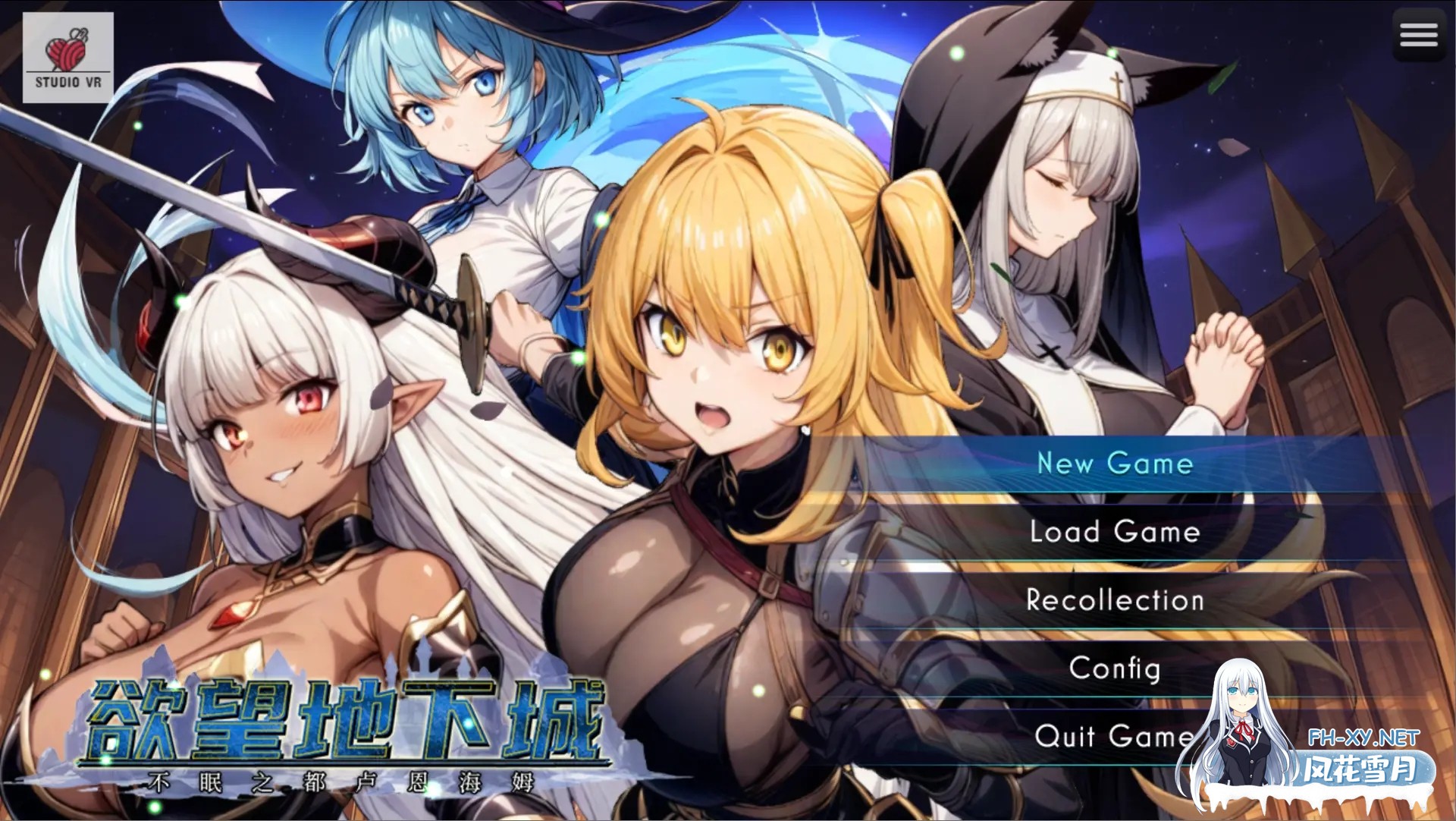This screenshot has width=1456, height=821.
Task: Toggle the highlighted New Game selection
Action: tap(1115, 464)
